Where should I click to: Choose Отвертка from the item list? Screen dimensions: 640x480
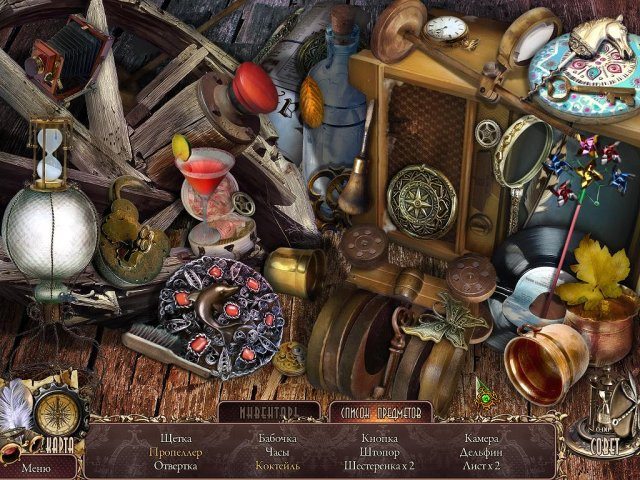click(176, 466)
